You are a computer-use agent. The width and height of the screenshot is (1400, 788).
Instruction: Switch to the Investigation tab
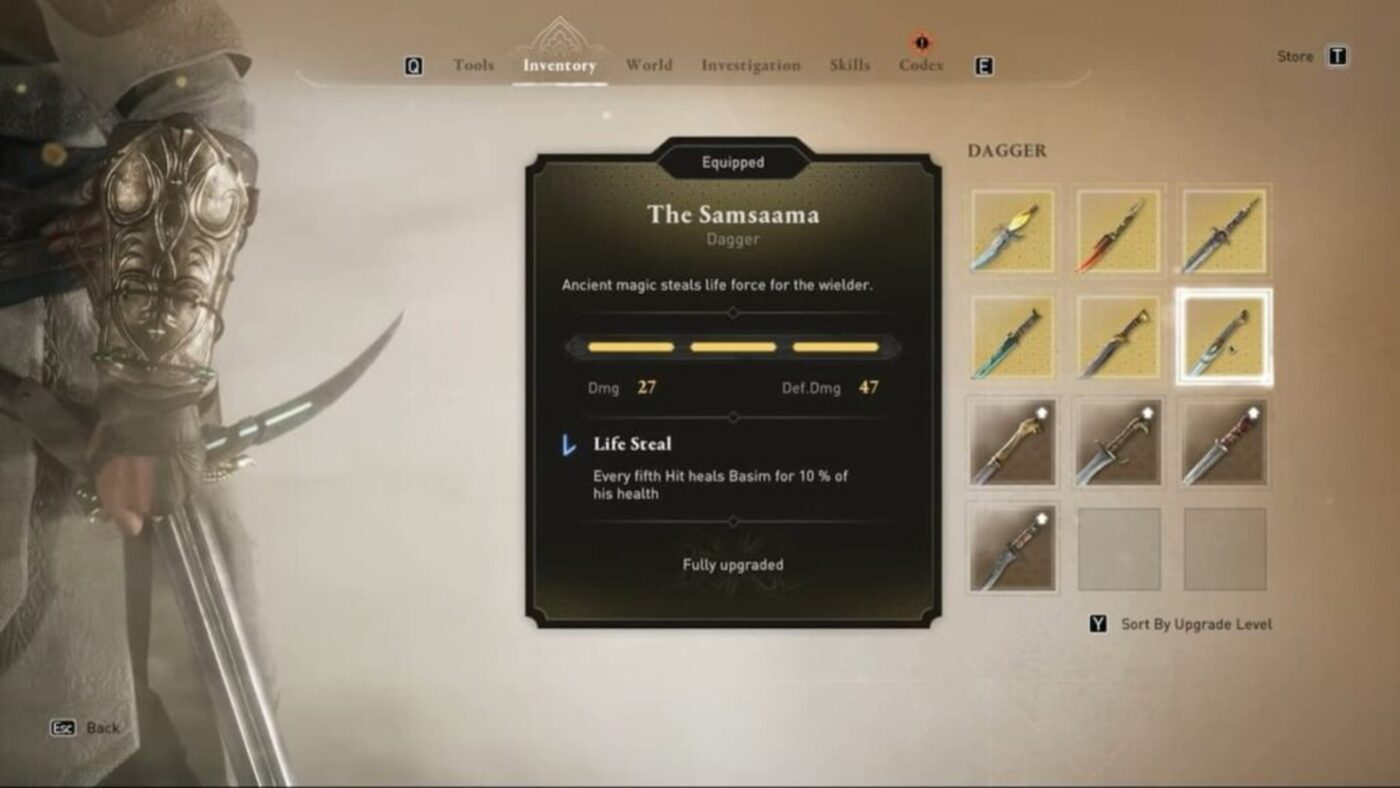[749, 63]
